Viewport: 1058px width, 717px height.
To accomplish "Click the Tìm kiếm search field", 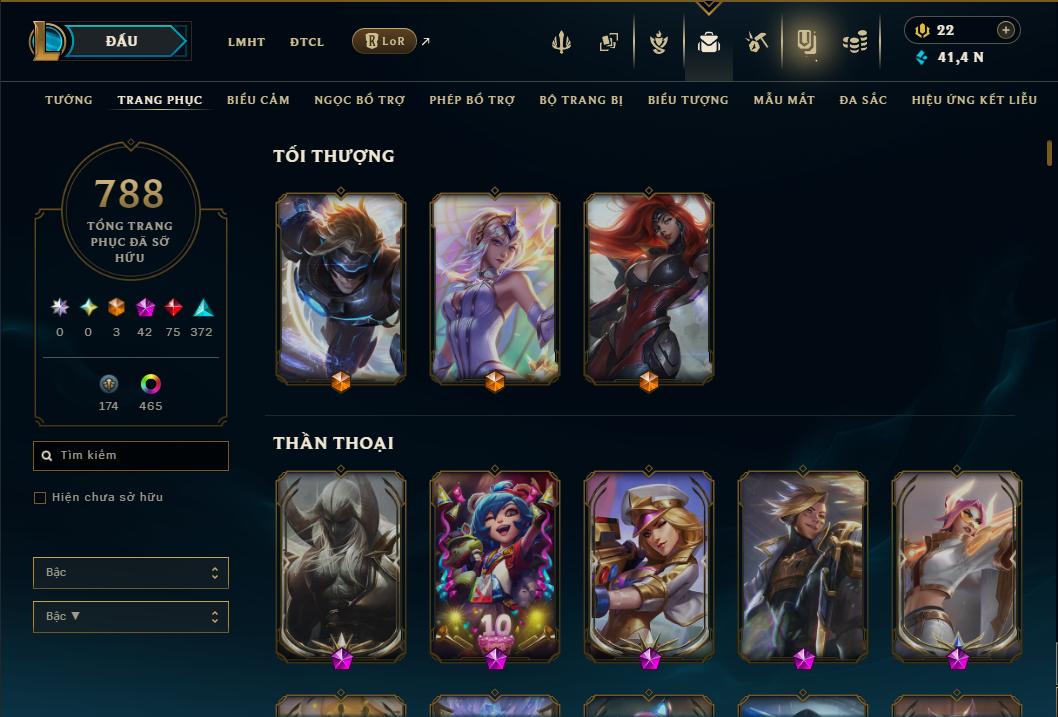I will point(131,456).
